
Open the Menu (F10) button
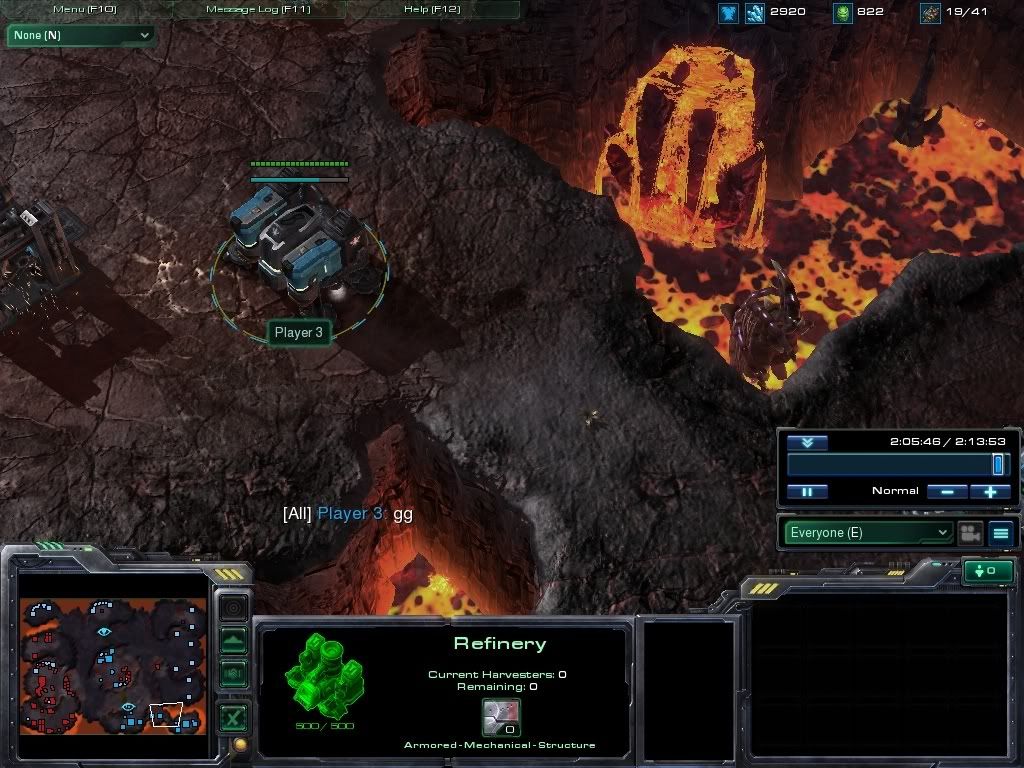point(84,10)
